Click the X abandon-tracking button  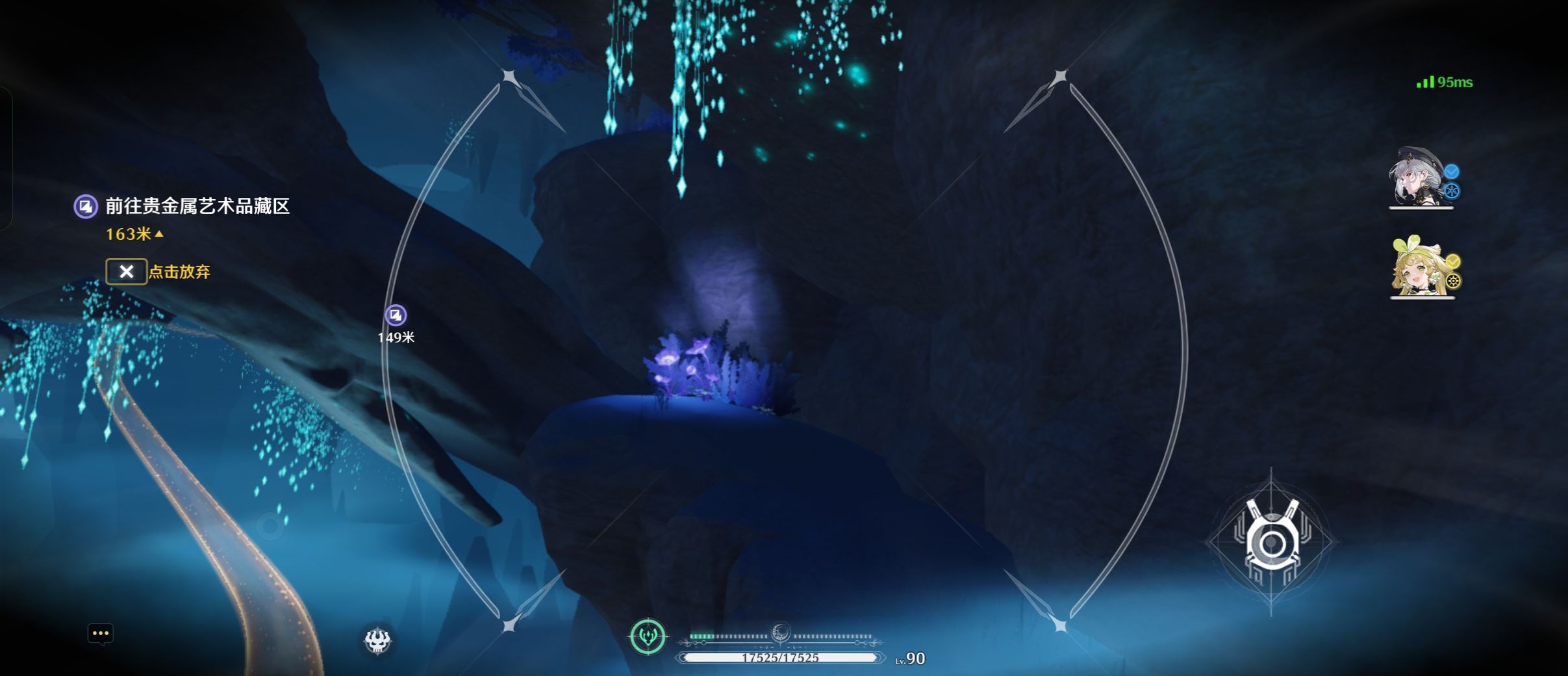(126, 271)
